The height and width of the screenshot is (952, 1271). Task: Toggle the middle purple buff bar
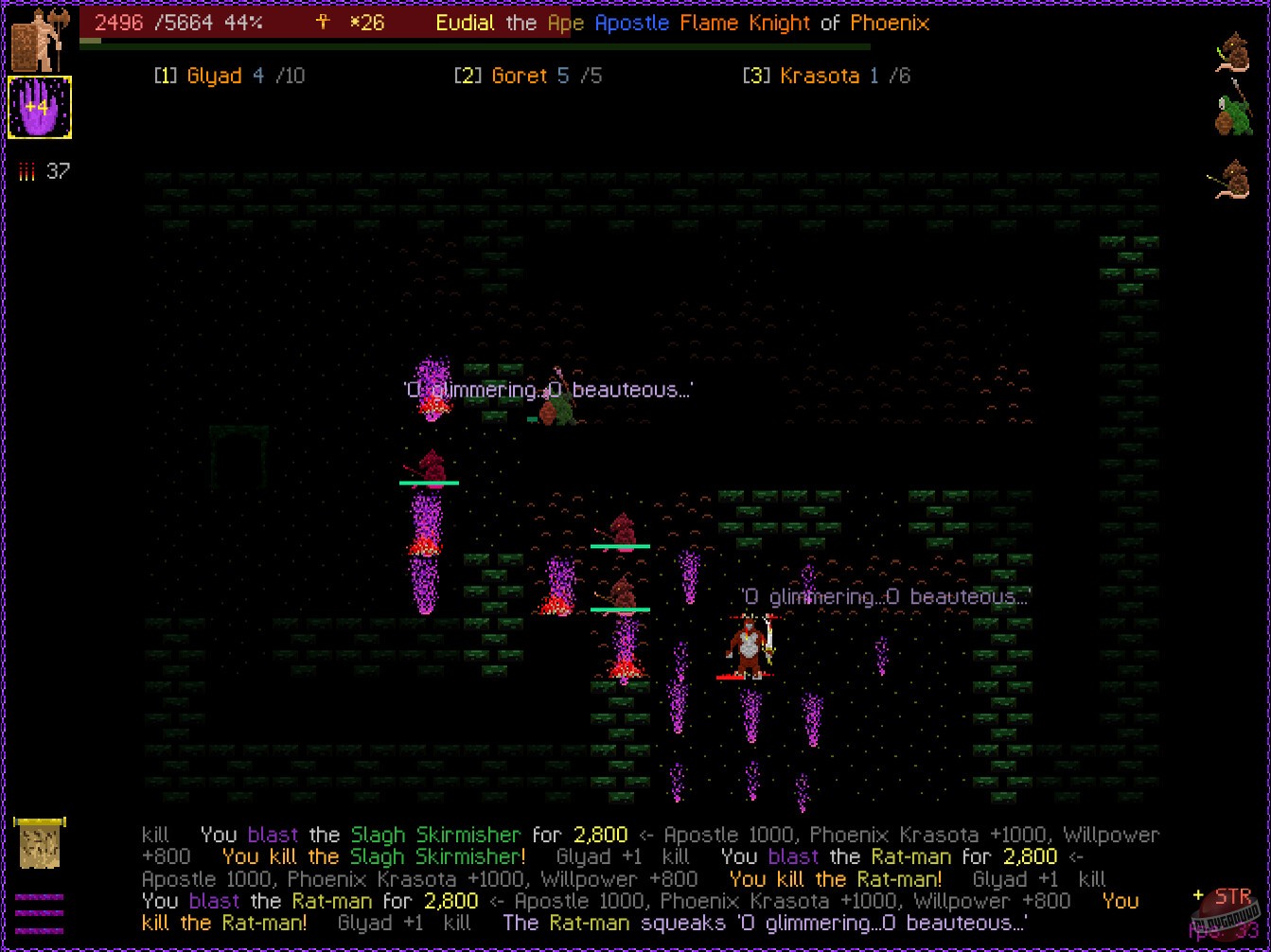(x=42, y=912)
